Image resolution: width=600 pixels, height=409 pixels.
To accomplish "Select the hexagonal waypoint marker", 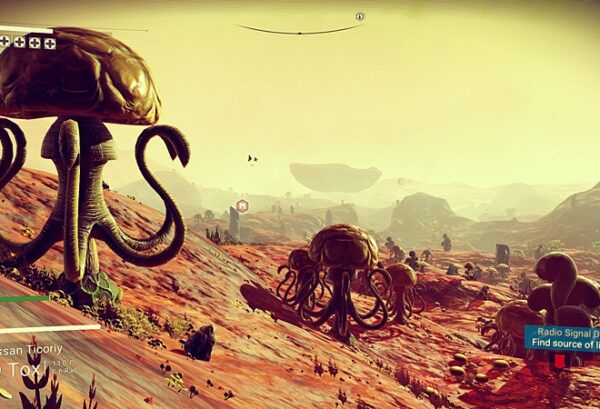I will [242, 206].
